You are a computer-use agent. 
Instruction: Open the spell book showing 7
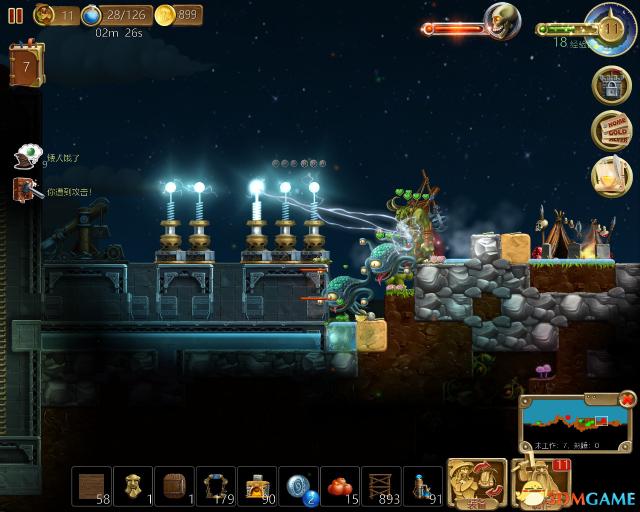[x=26, y=66]
